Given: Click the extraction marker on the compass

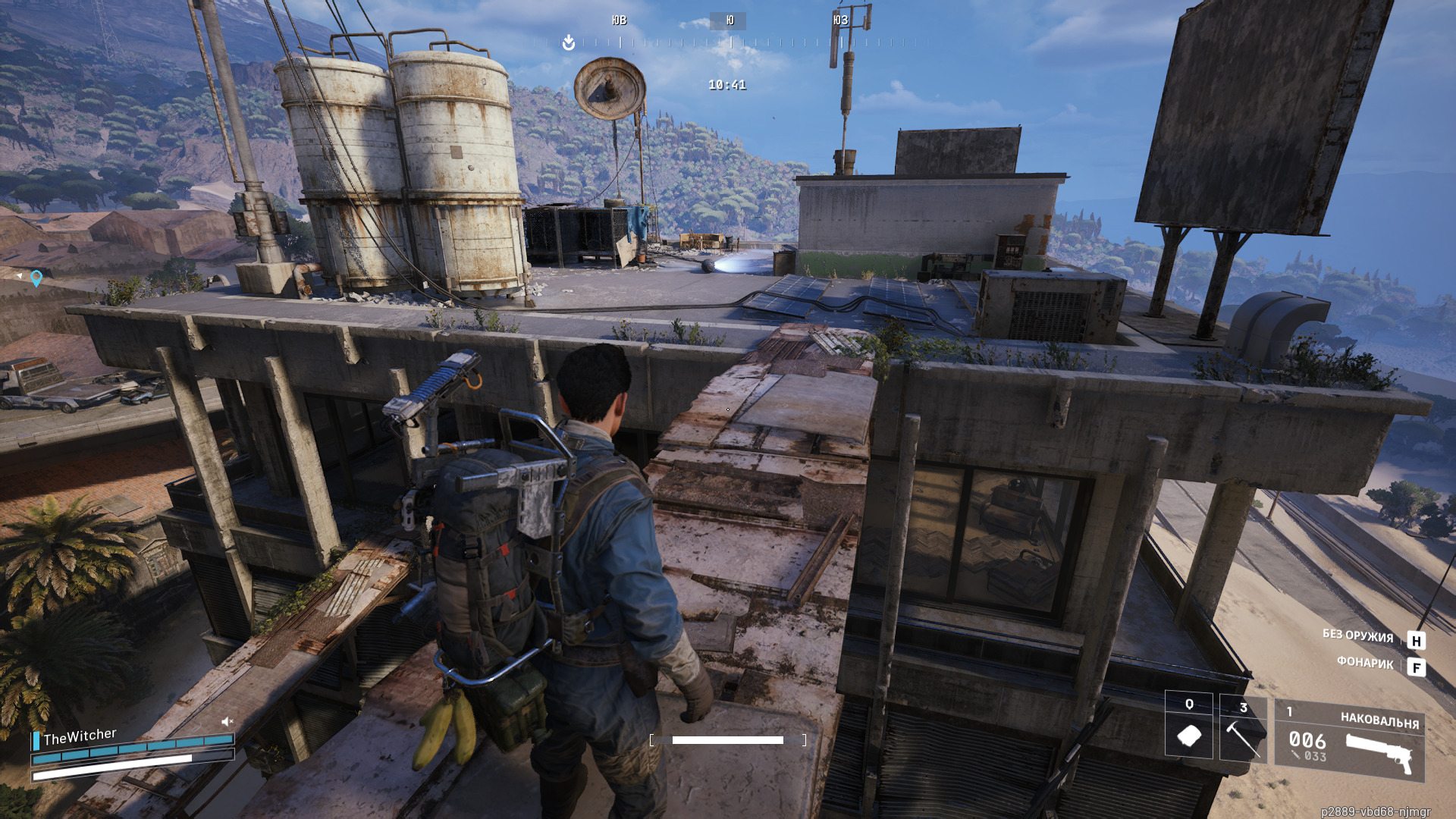Looking at the screenshot, I should point(569,42).
